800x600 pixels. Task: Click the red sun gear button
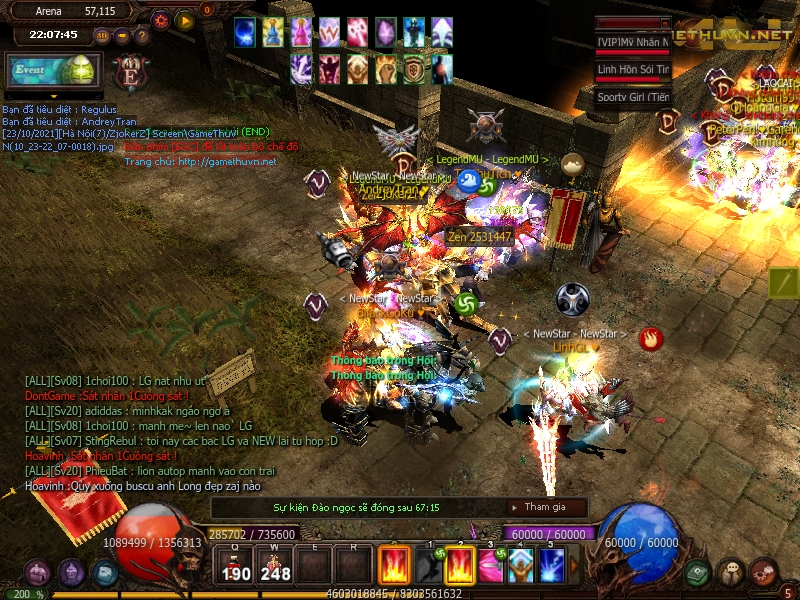(161, 19)
